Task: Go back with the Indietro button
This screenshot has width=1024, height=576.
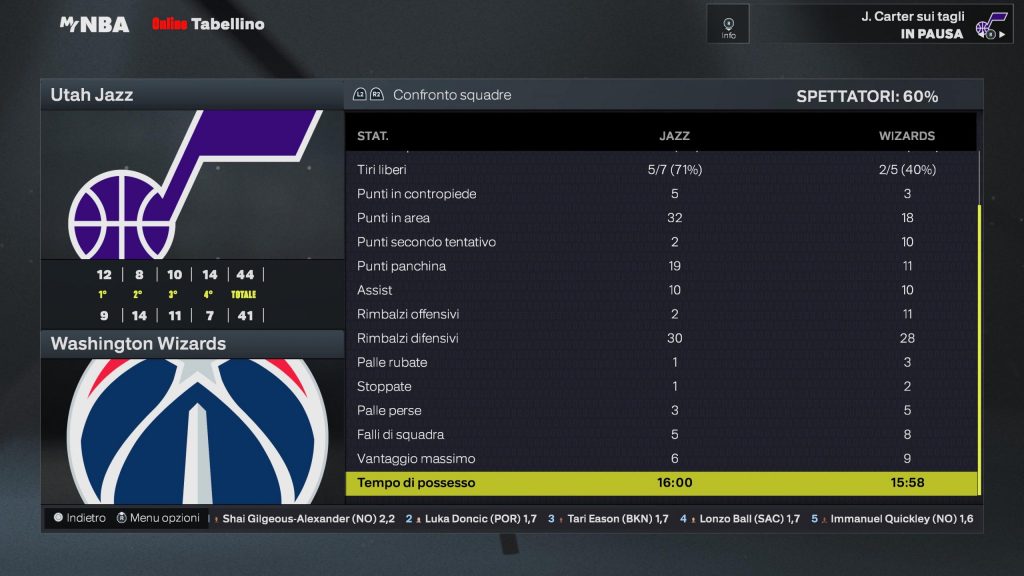Action: click(79, 518)
